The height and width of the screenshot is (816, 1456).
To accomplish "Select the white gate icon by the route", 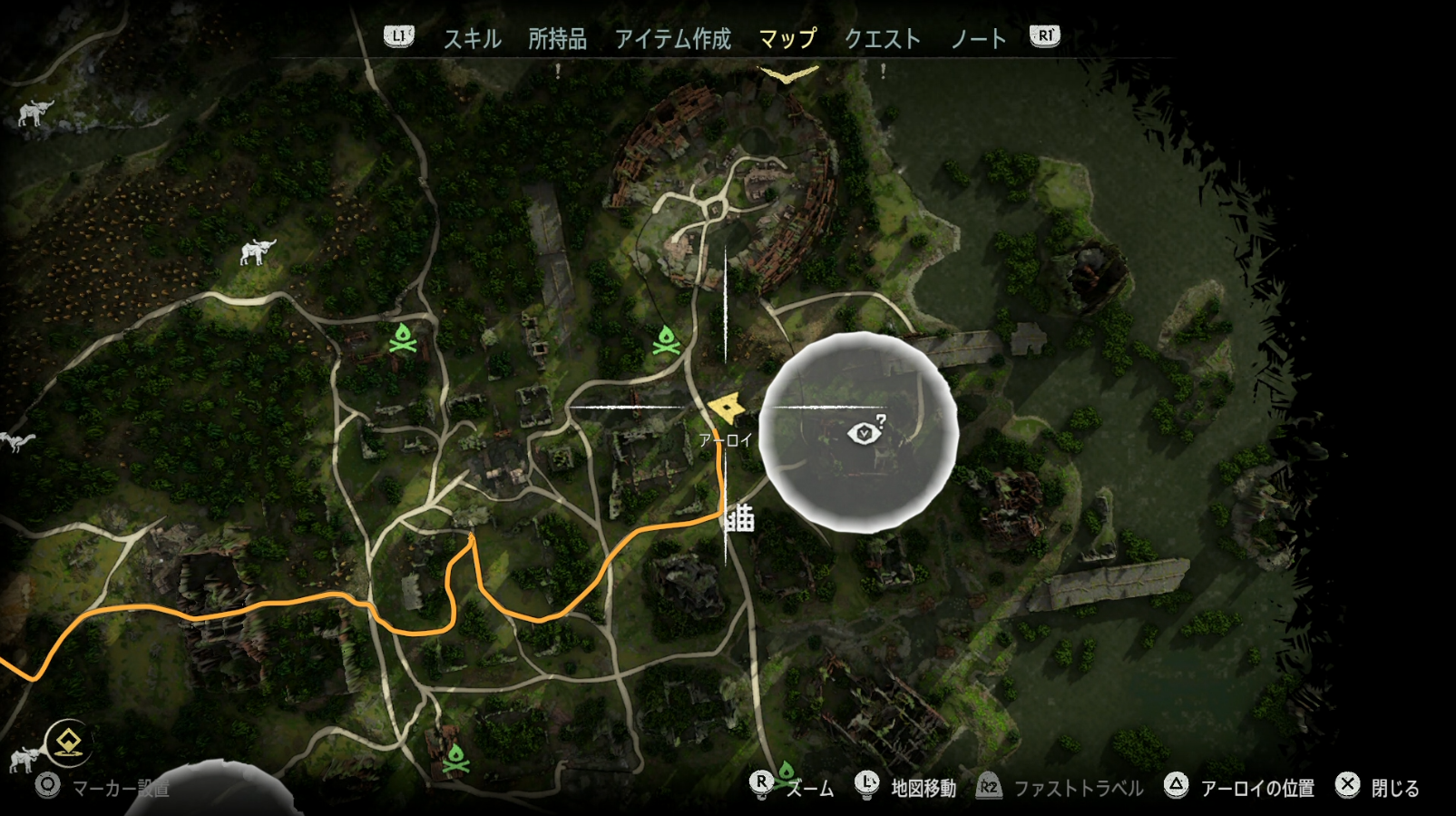I will tap(739, 517).
